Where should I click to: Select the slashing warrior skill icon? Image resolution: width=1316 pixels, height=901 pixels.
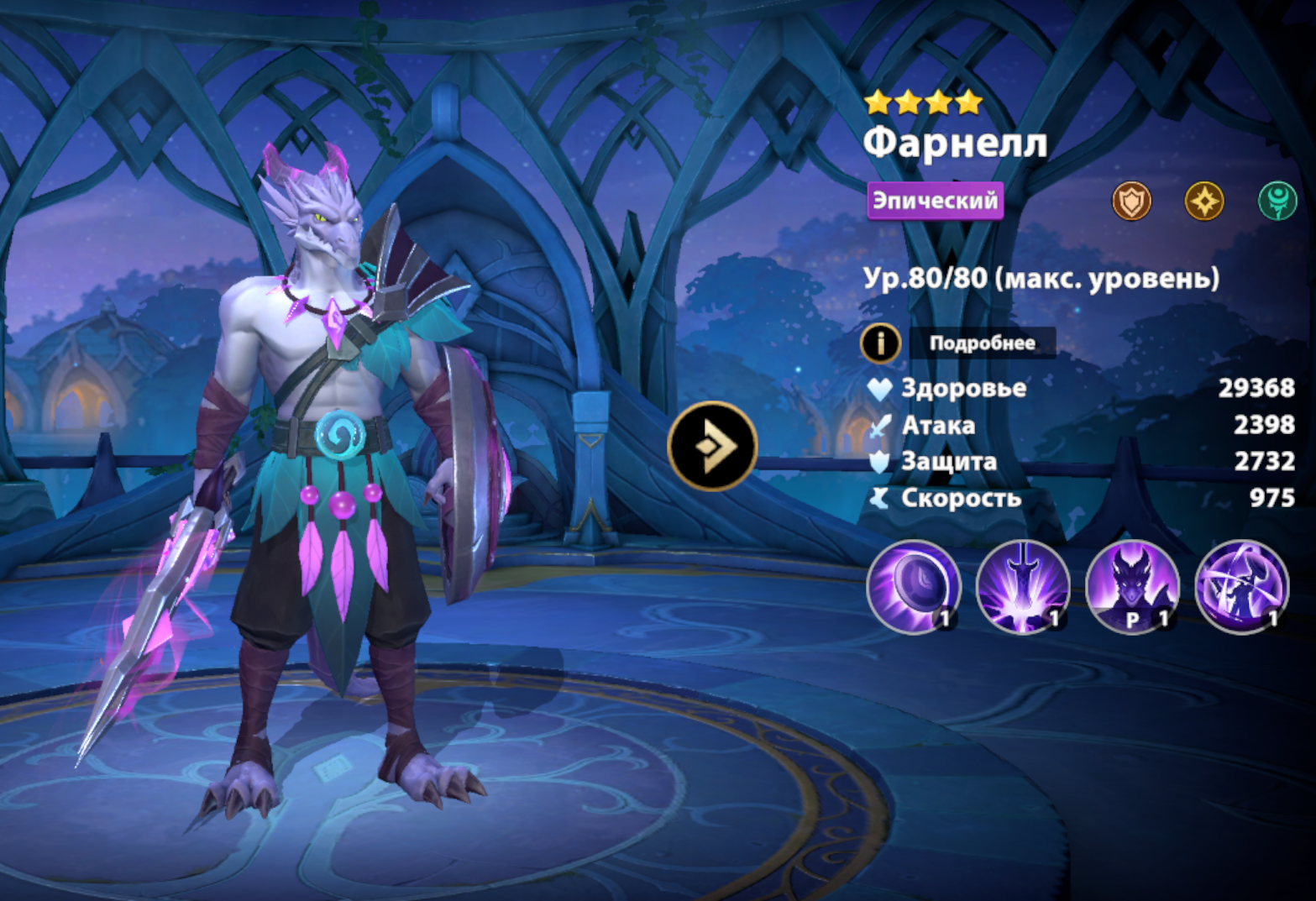tap(1241, 586)
